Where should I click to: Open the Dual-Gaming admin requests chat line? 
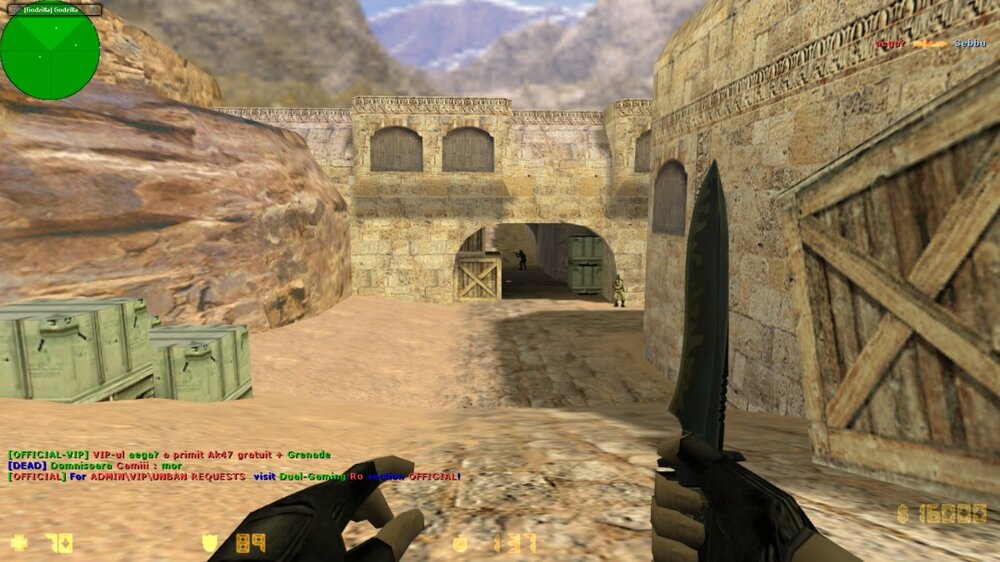coord(234,477)
